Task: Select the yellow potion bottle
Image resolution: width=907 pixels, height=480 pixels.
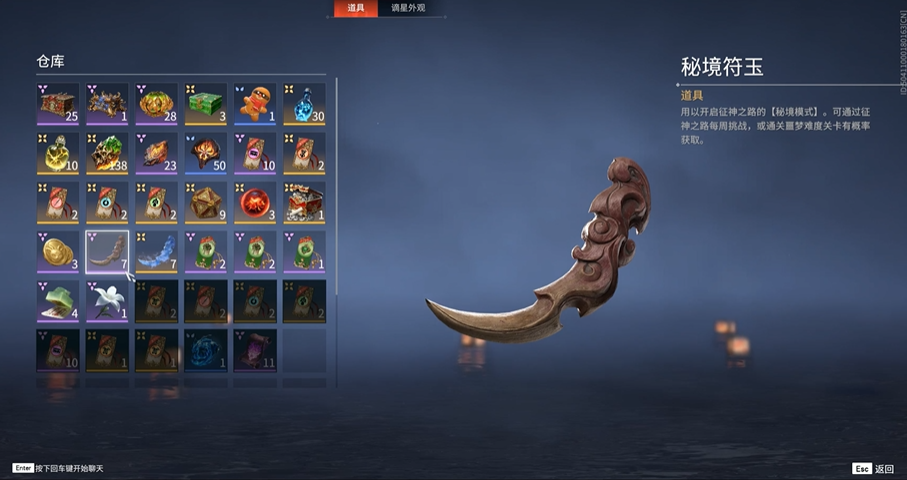Action: pyautogui.click(x=58, y=152)
